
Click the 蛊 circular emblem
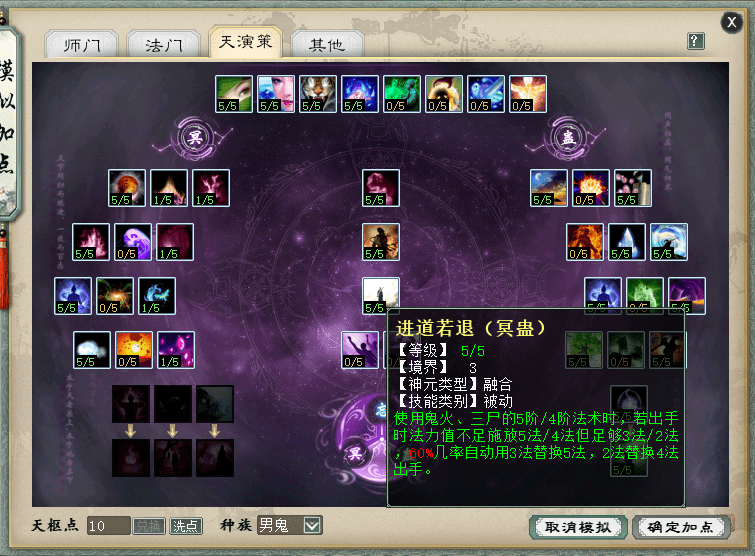[x=568, y=135]
